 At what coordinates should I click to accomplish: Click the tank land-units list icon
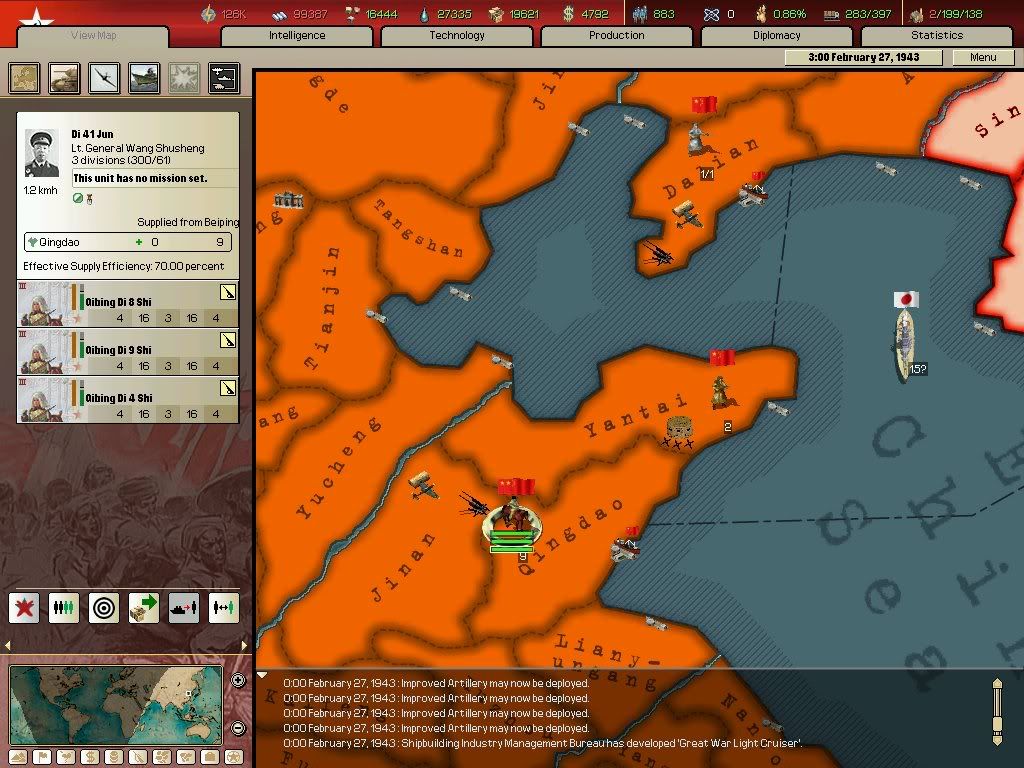pyautogui.click(x=65, y=78)
